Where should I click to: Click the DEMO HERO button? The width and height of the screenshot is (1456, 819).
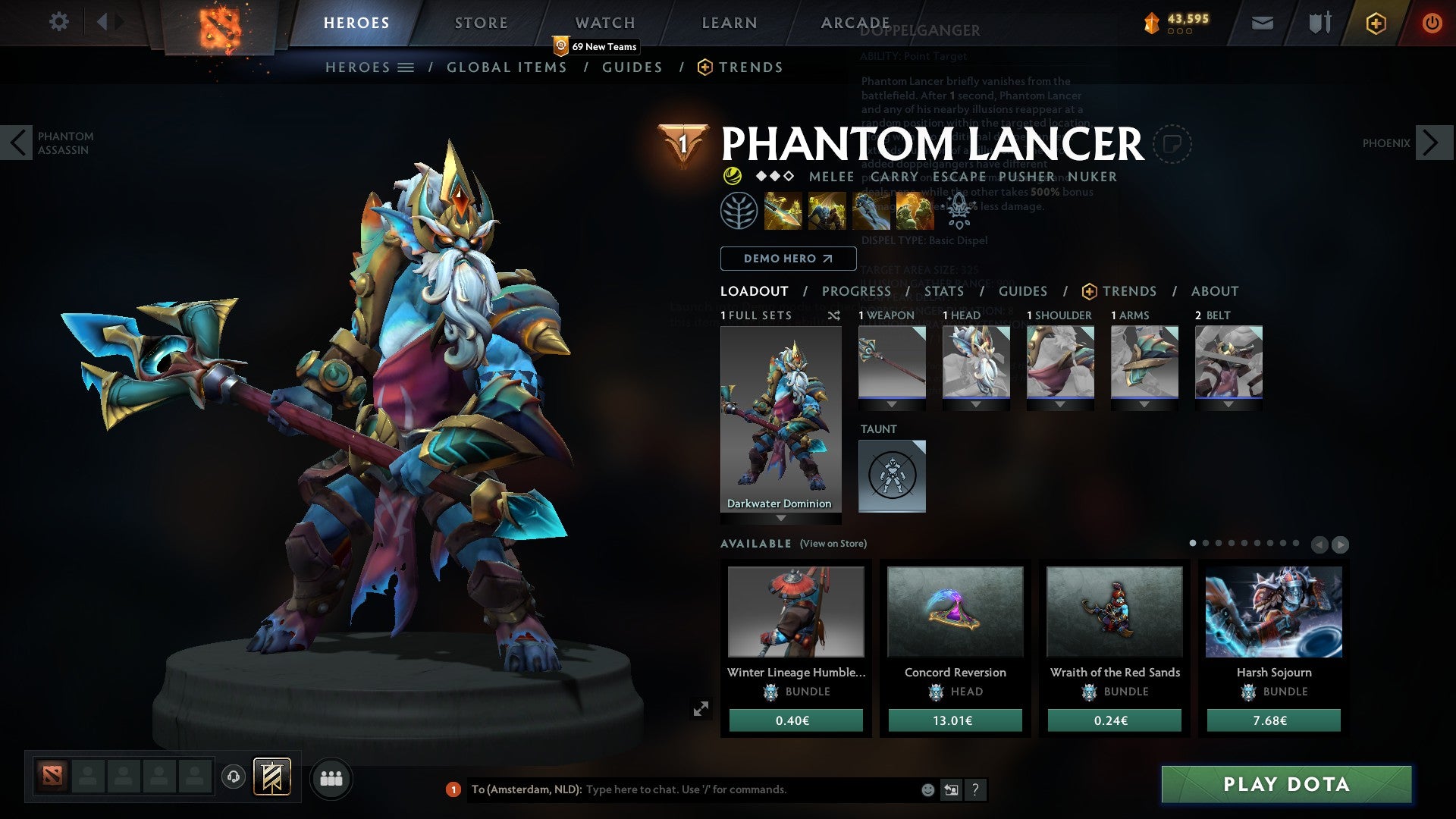(788, 259)
